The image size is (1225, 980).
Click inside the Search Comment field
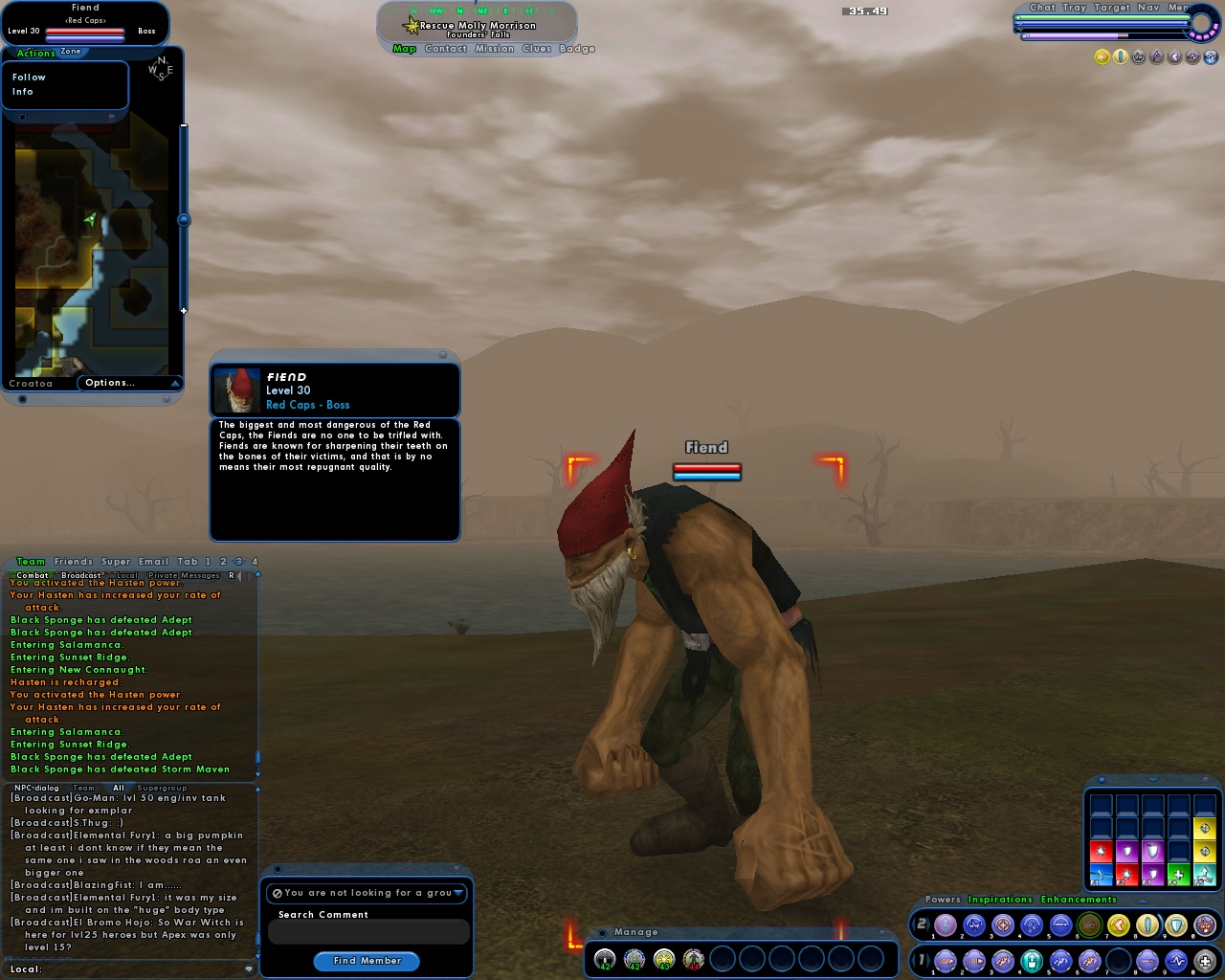[x=367, y=931]
